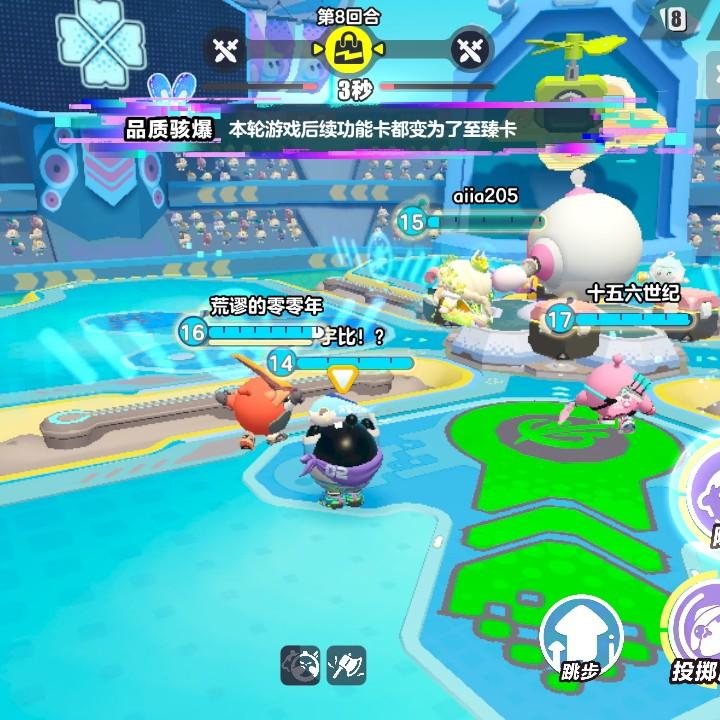Screen dimensions: 720x720
Task: Select the axe status icon
Action: point(346,665)
